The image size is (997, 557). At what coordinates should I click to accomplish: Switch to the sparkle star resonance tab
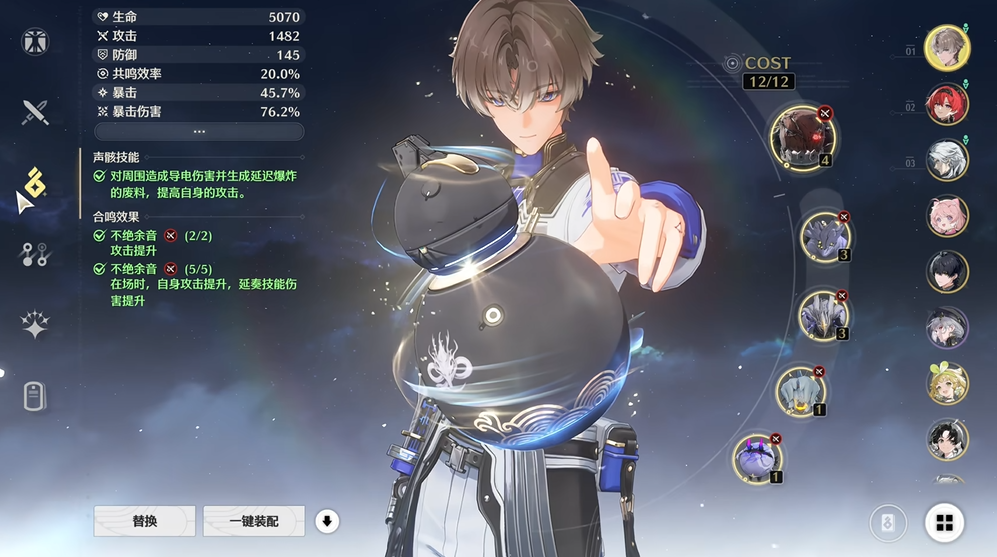click(x=35, y=325)
